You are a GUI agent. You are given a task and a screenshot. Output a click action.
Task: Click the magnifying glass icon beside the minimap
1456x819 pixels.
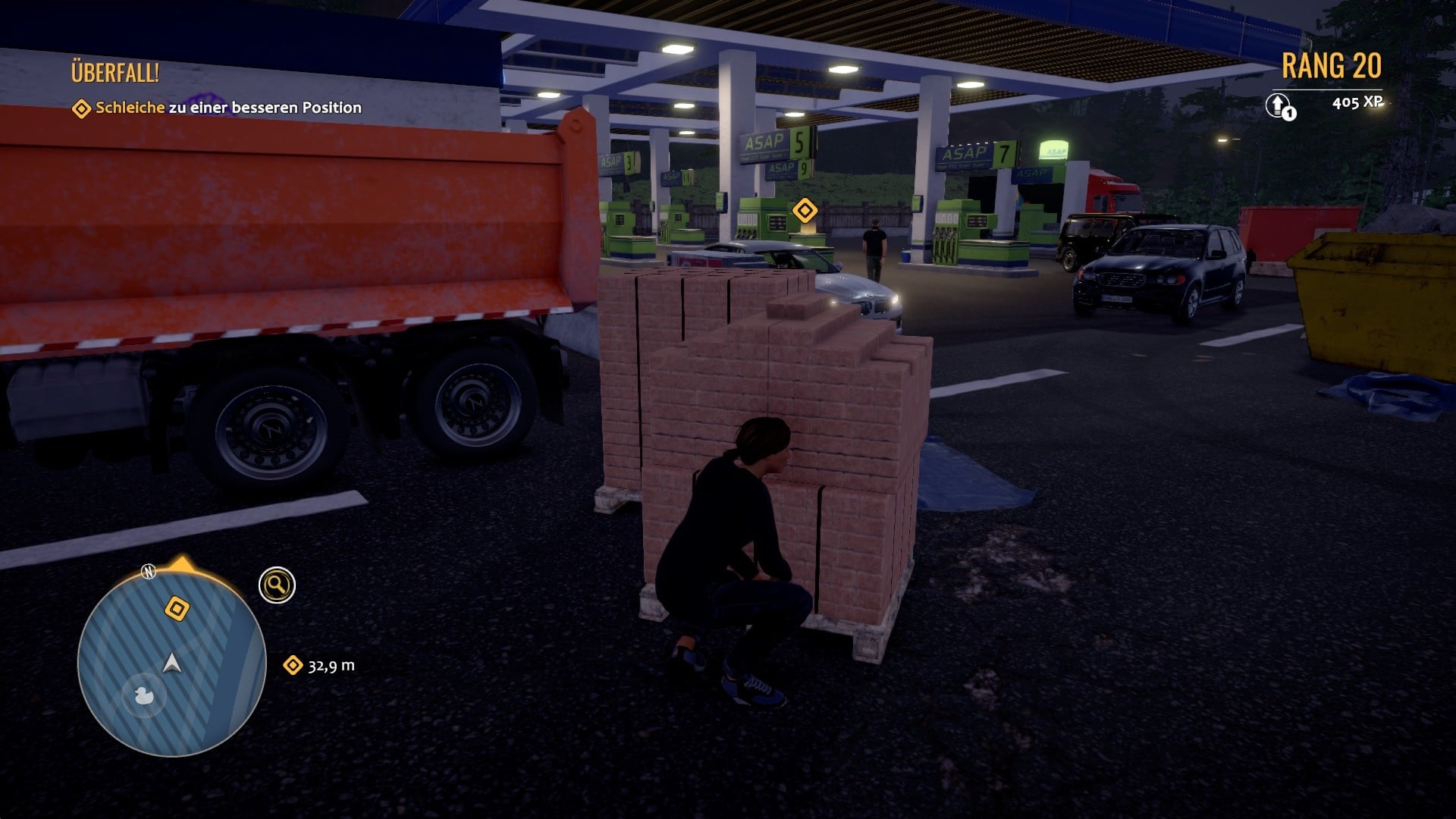pyautogui.click(x=277, y=585)
